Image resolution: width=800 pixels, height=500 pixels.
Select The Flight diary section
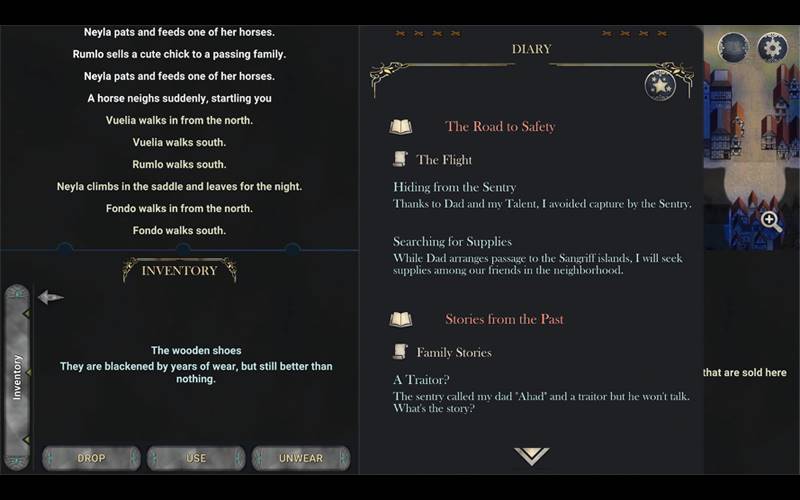click(443, 160)
